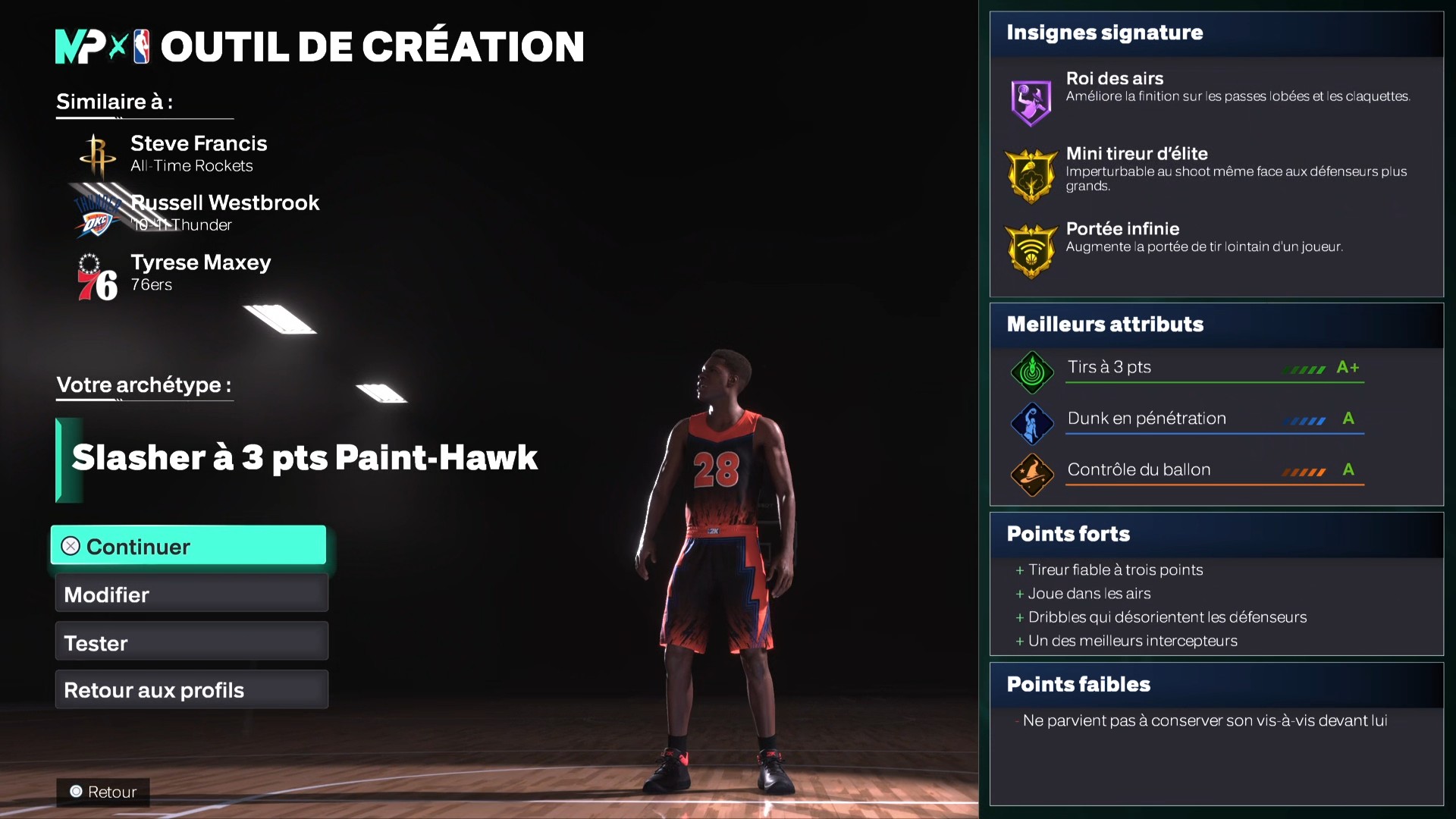This screenshot has width=1456, height=819.
Task: Click the Mini tireur d'élite shield icon
Action: (x=1030, y=174)
